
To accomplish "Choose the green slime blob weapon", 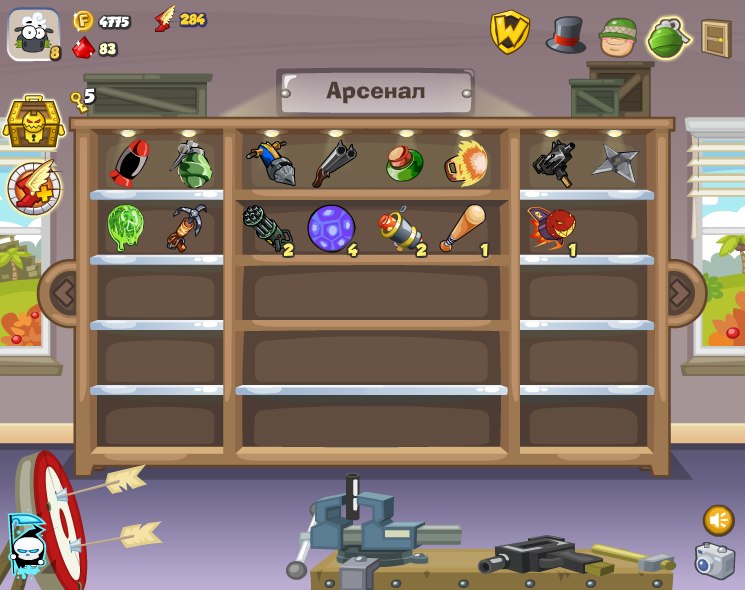I will [x=126, y=226].
